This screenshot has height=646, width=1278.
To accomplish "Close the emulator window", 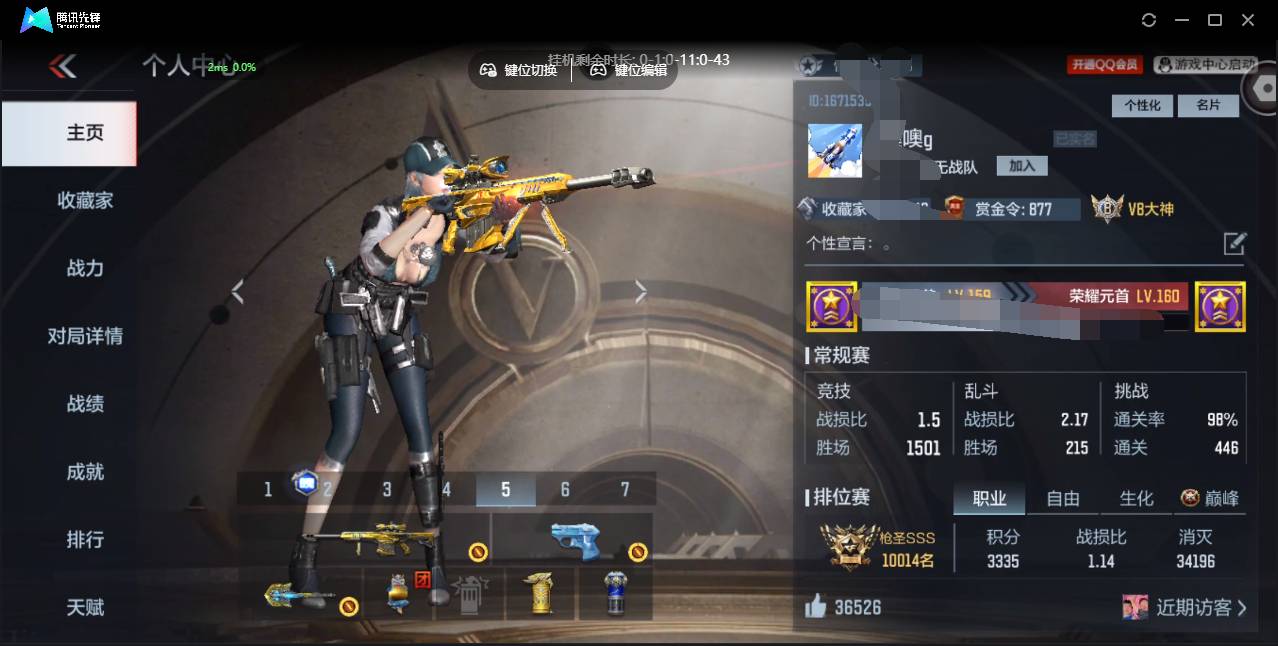I will [x=1248, y=20].
